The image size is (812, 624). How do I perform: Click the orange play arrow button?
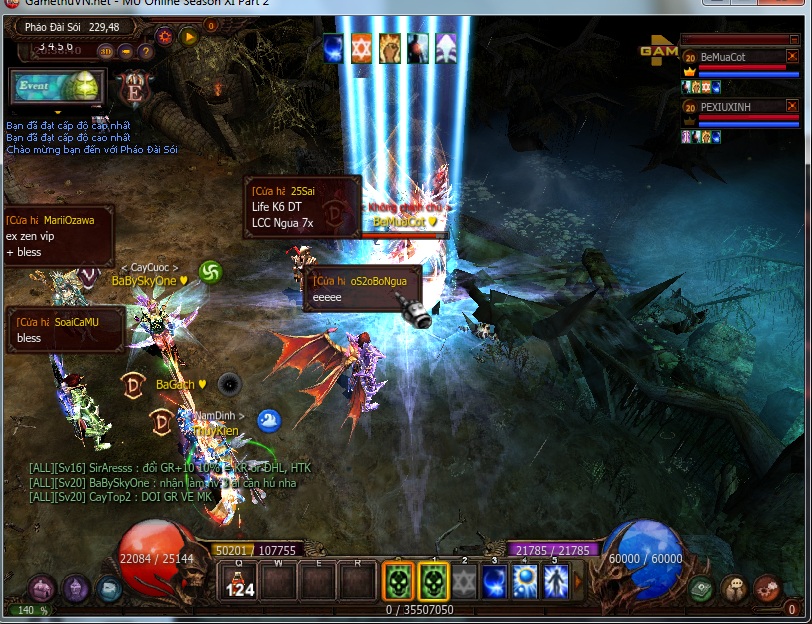coord(189,37)
